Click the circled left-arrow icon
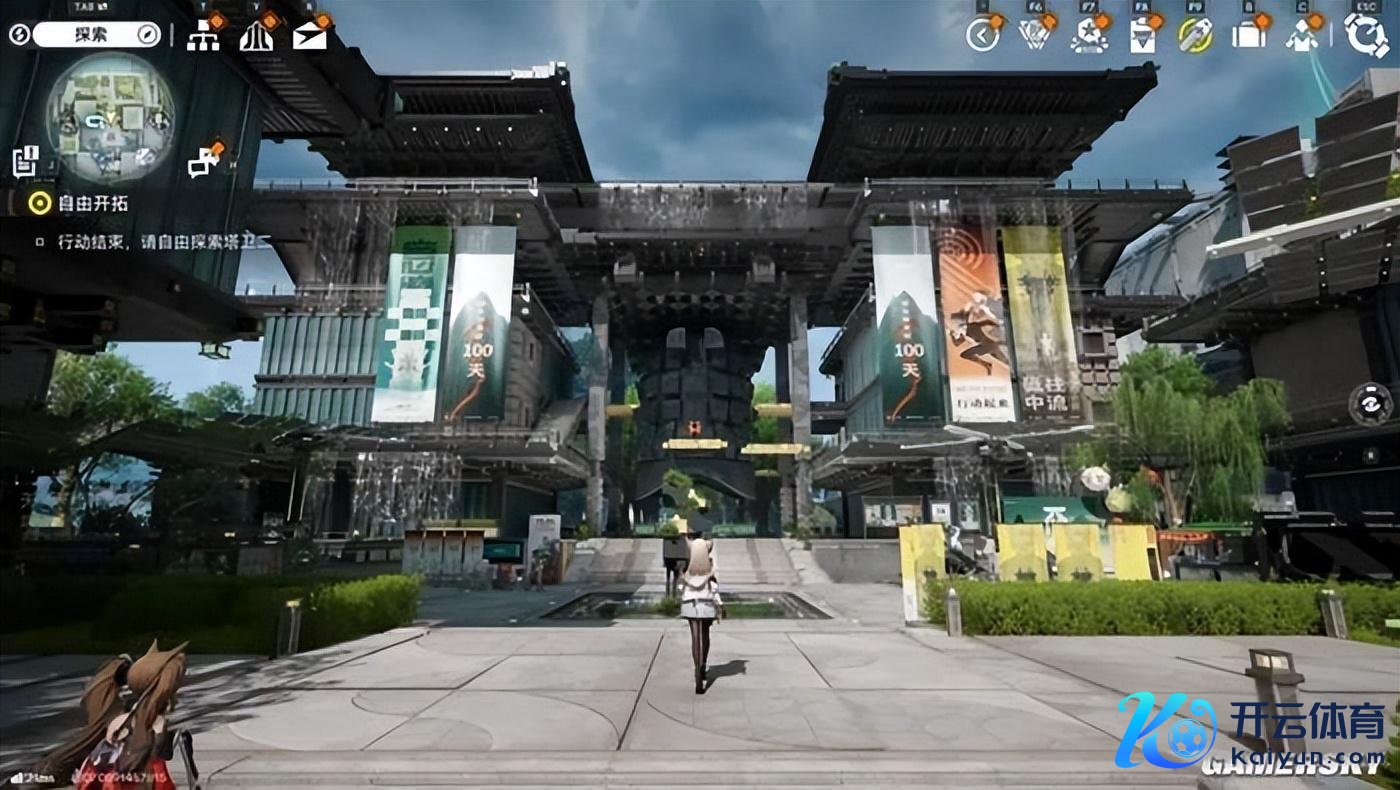 click(x=983, y=35)
